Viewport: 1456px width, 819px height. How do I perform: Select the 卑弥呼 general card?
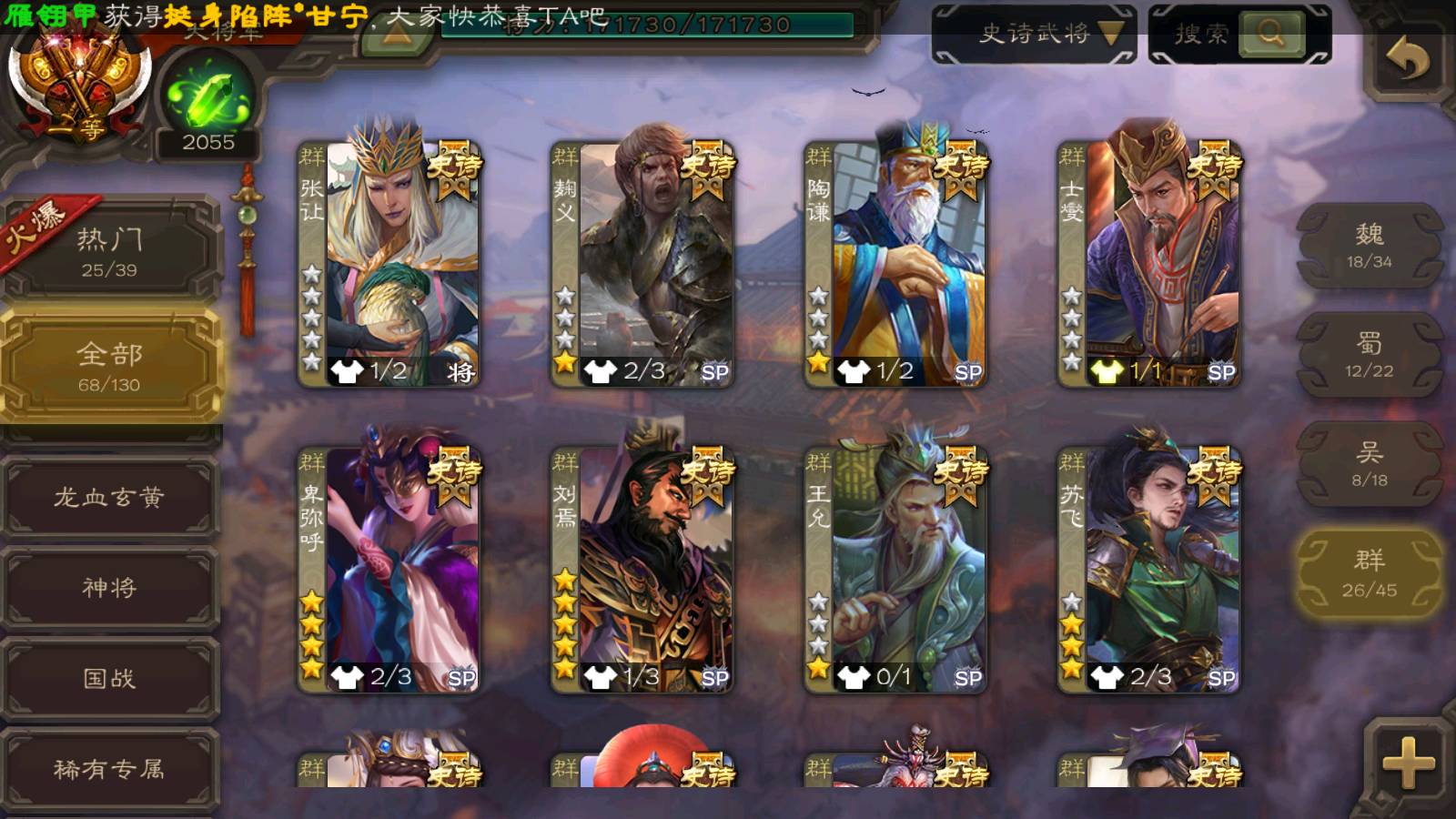389,570
